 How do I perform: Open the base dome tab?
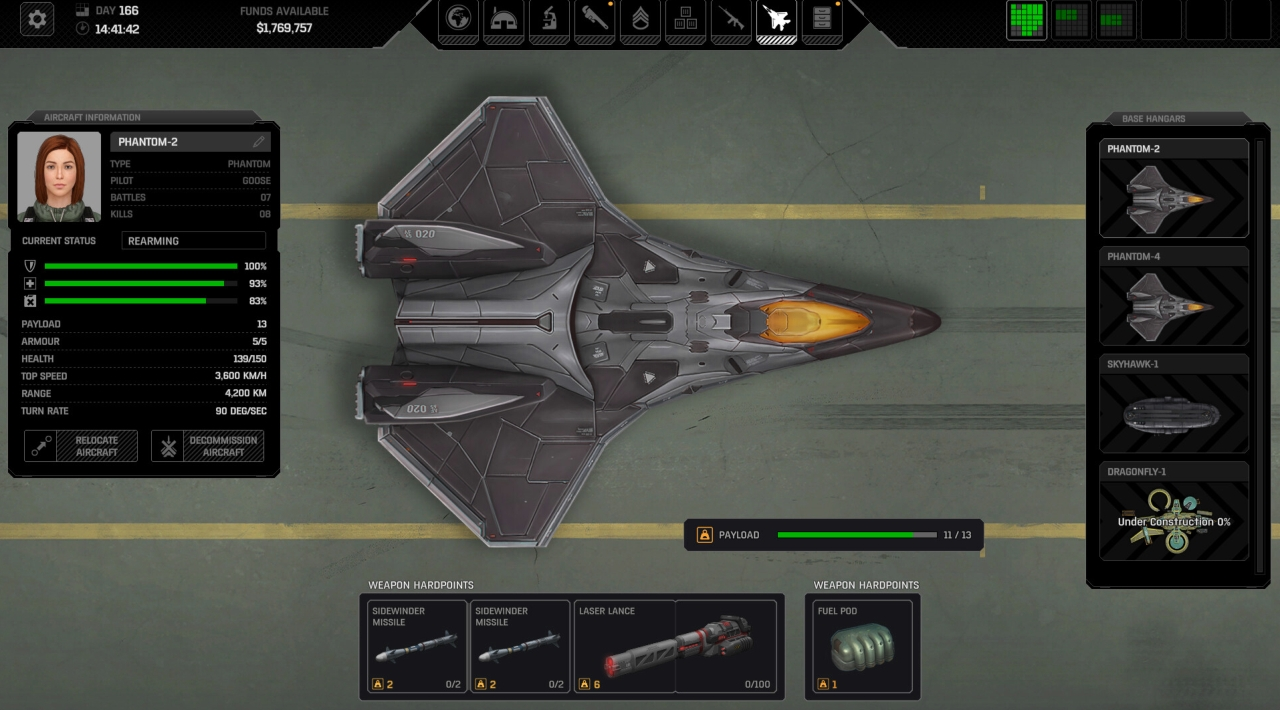(x=504, y=20)
